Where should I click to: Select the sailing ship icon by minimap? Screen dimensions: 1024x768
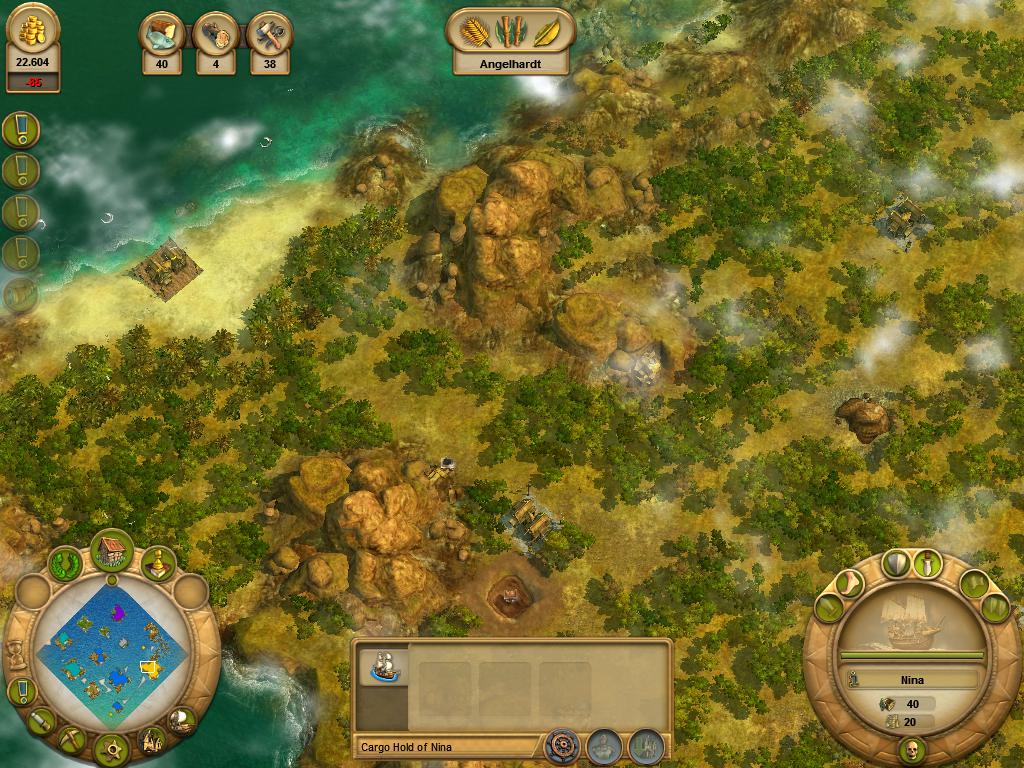[182, 720]
